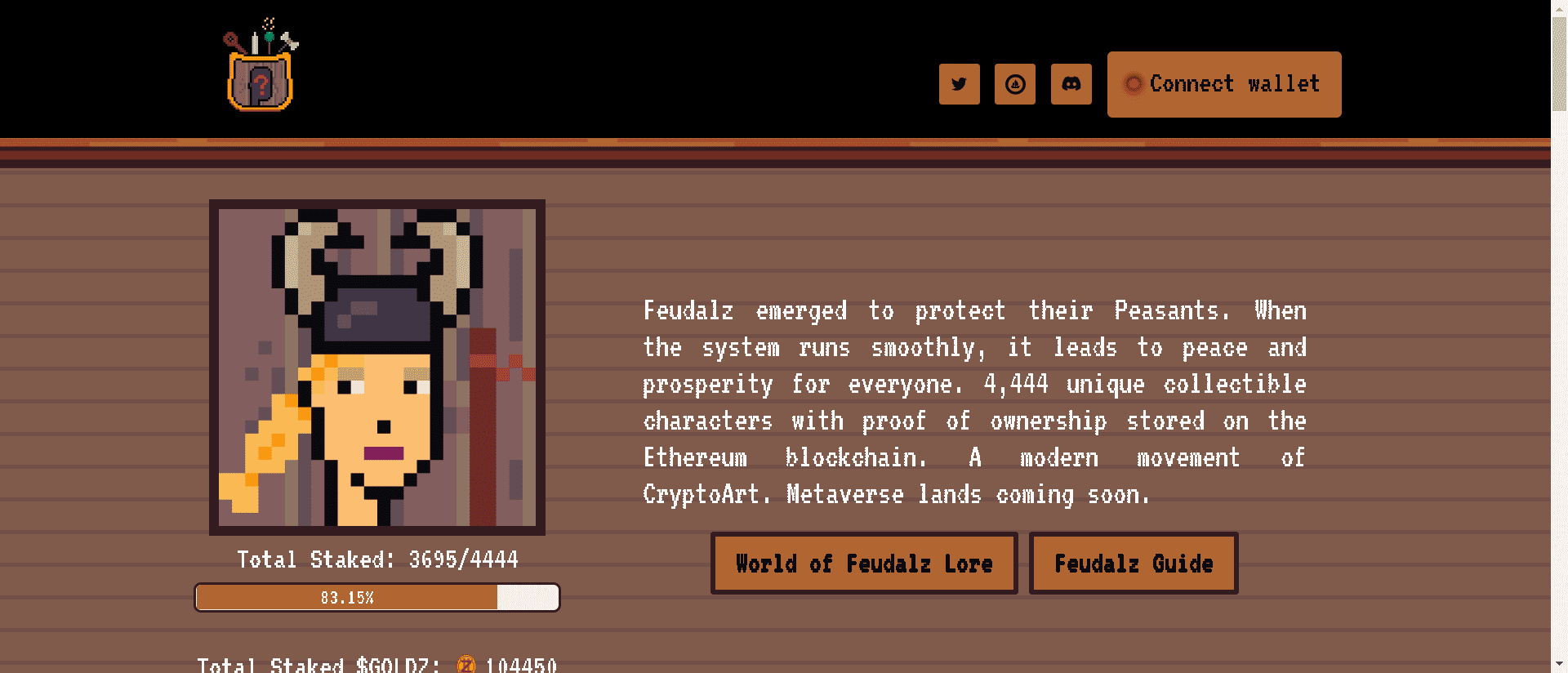
Task: Click the Total Staked 3695/4444 counter
Action: click(376, 559)
